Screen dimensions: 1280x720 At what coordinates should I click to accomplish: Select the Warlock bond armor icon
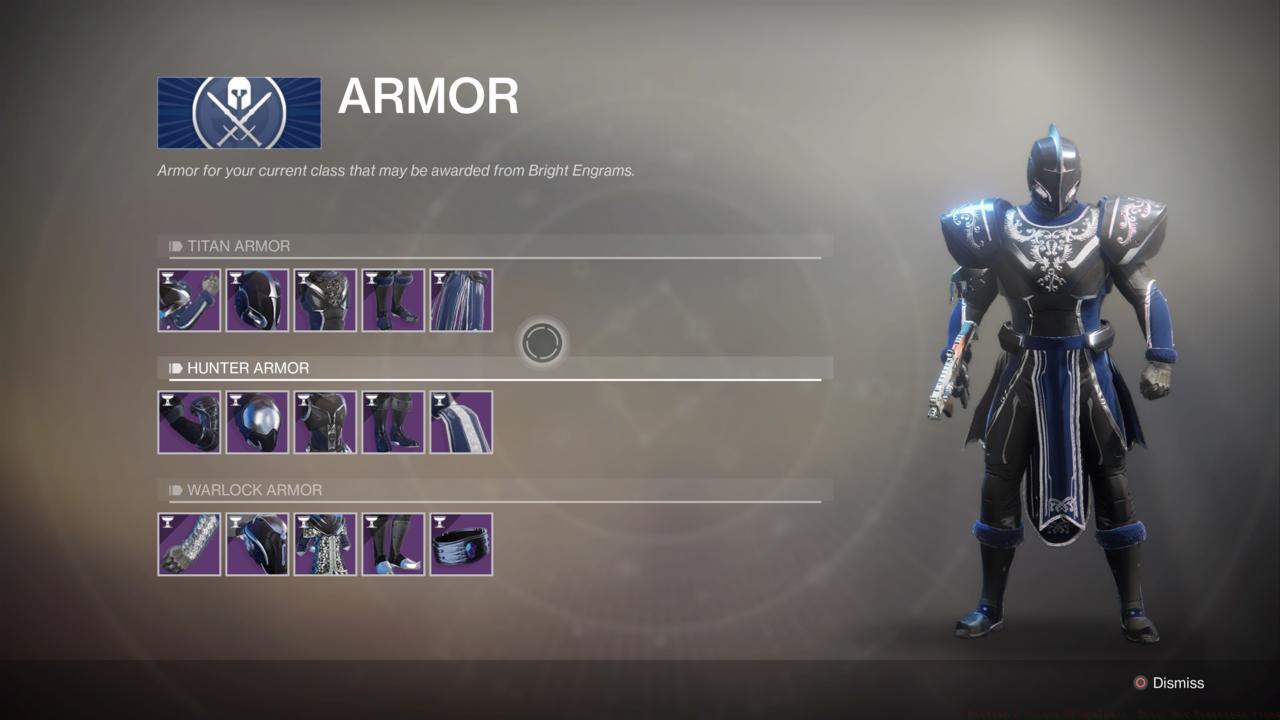click(461, 544)
